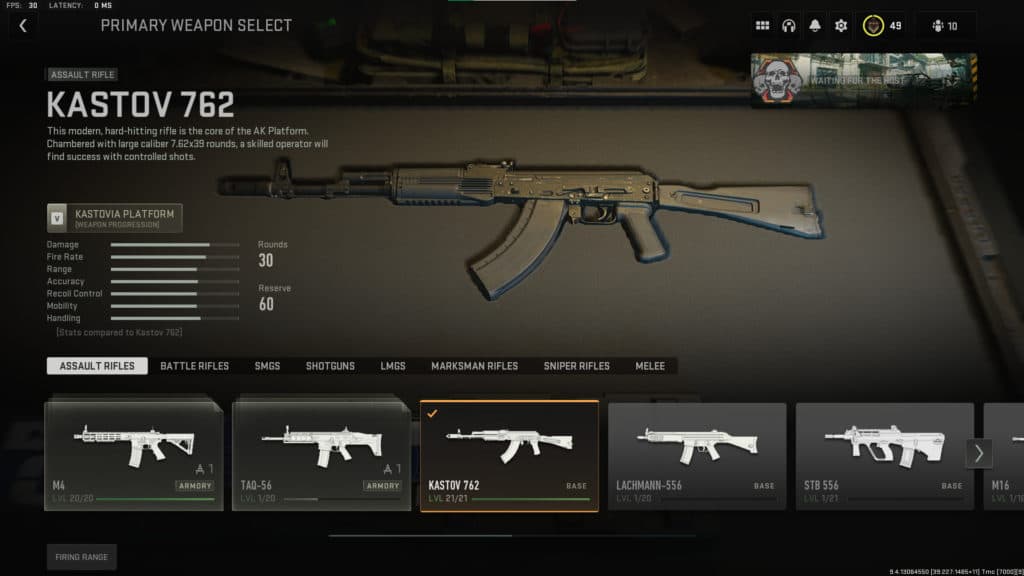Screen dimensions: 1024x576
Task: Show the Shotguns category
Action: 330,366
